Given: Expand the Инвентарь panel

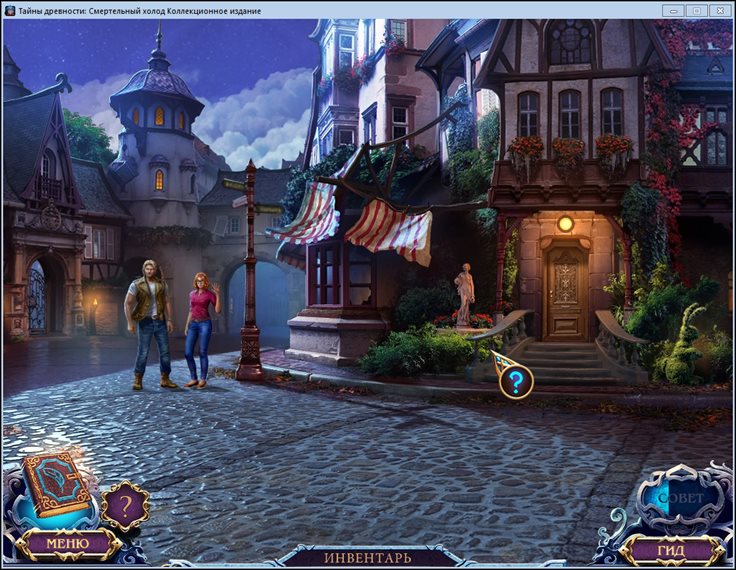Looking at the screenshot, I should pyautogui.click(x=367, y=557).
